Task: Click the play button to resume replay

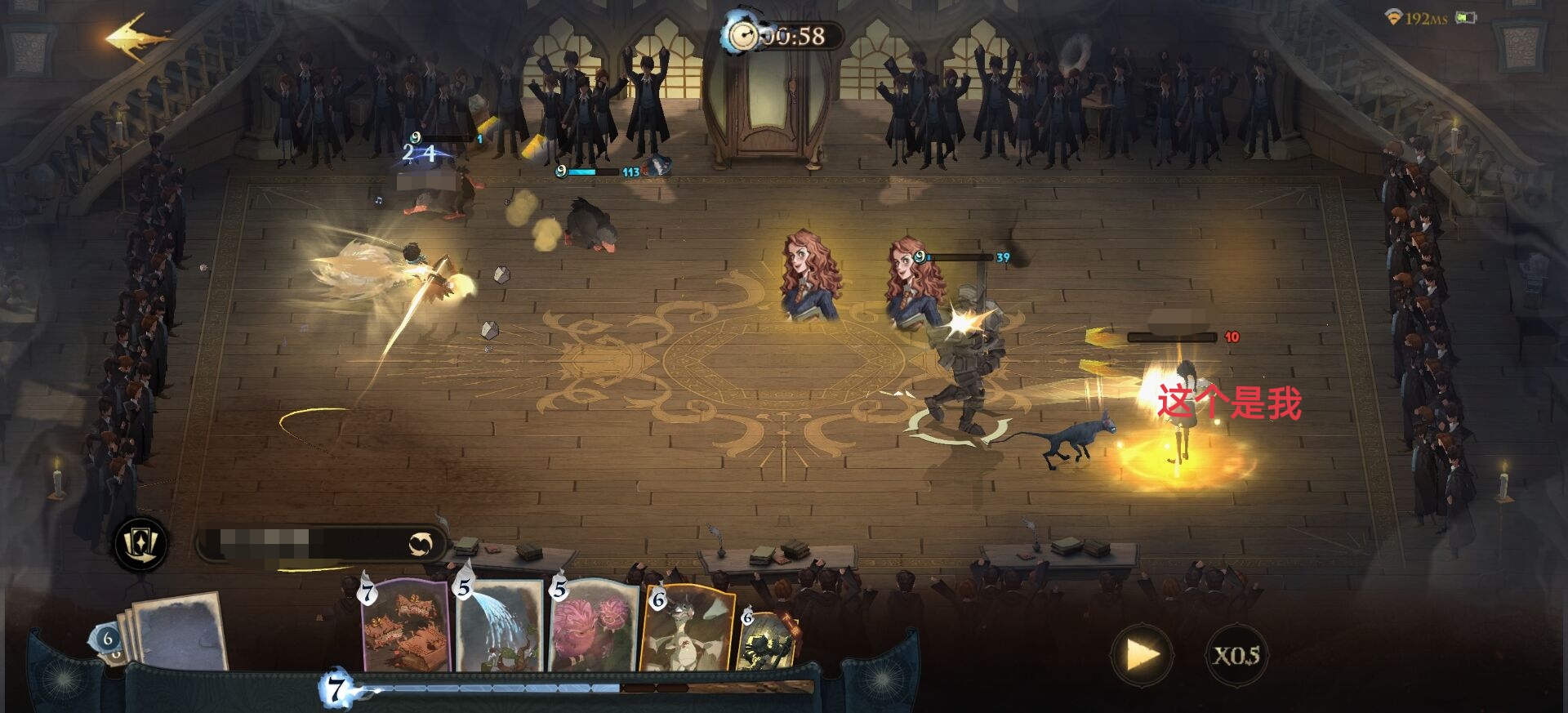Action: (1142, 654)
